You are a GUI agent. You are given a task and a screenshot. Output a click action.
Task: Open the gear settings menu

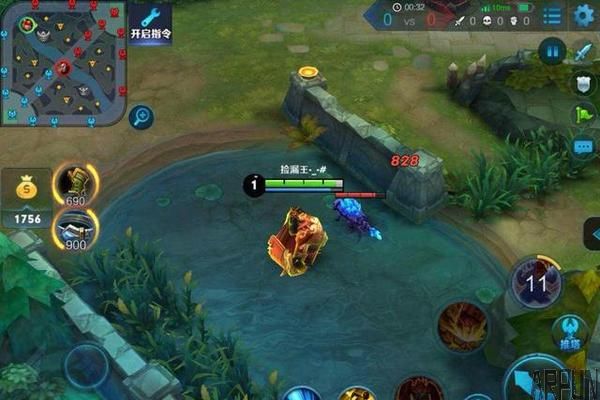pos(583,16)
